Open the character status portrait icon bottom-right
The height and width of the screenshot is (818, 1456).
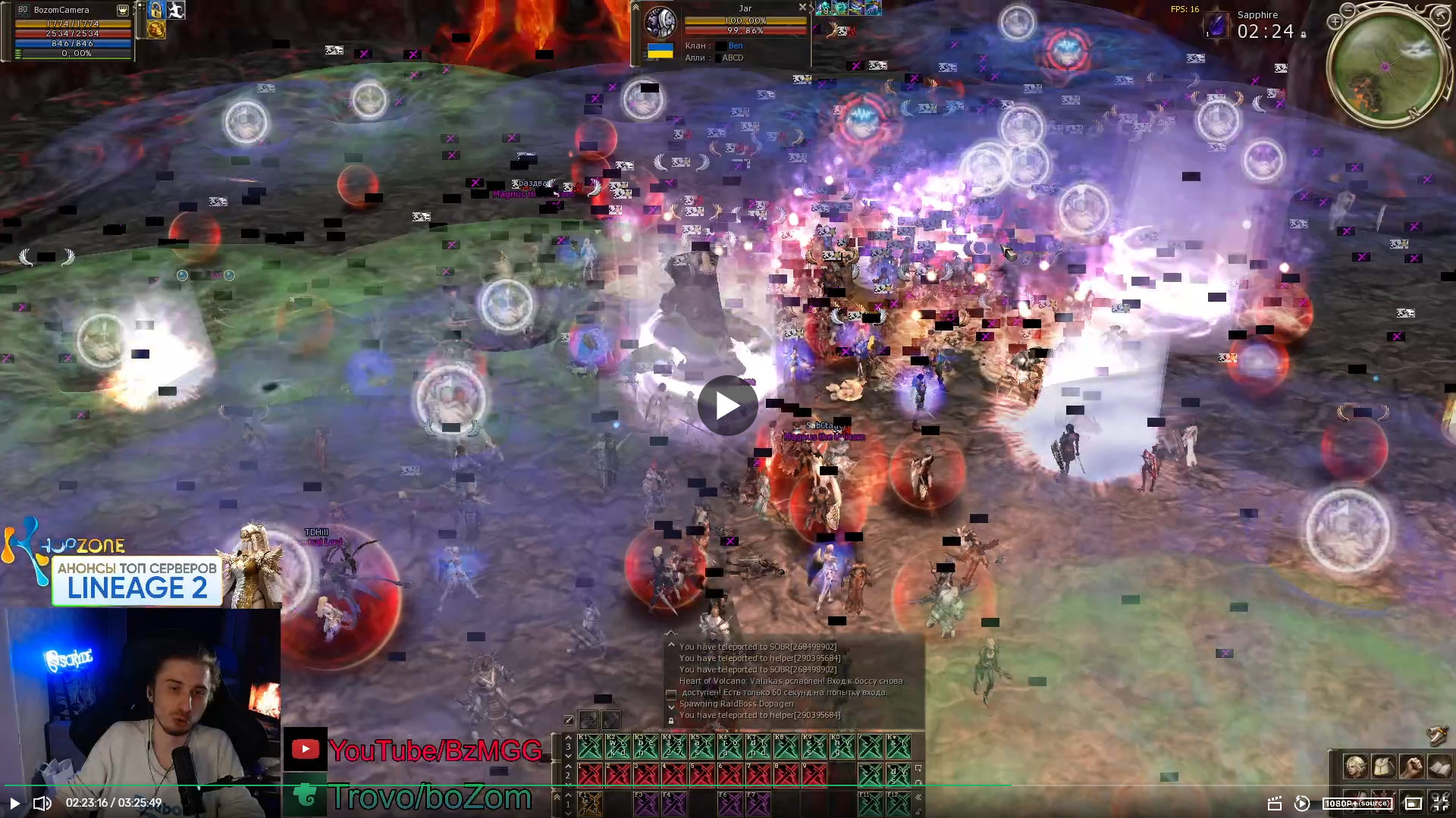click(1356, 767)
